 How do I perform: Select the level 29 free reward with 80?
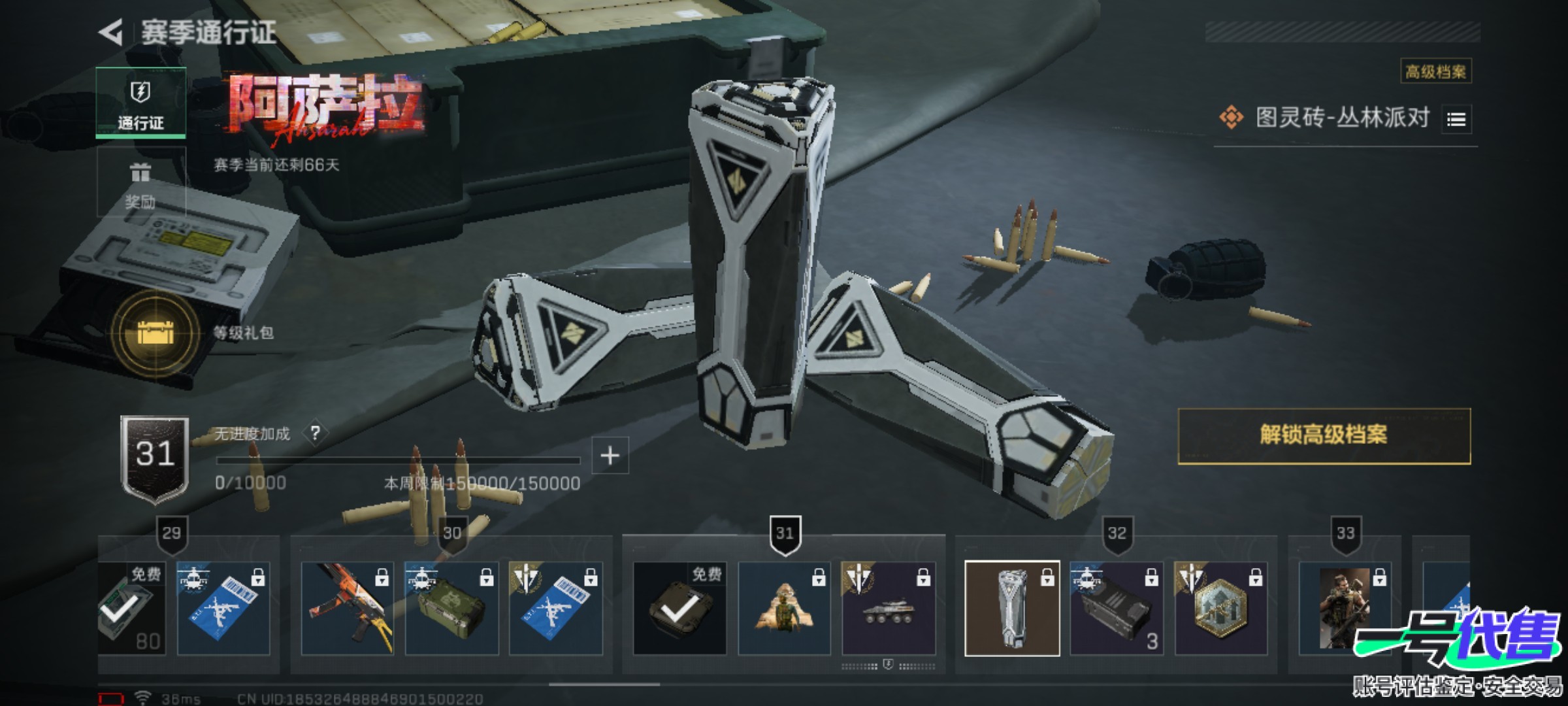[x=131, y=609]
